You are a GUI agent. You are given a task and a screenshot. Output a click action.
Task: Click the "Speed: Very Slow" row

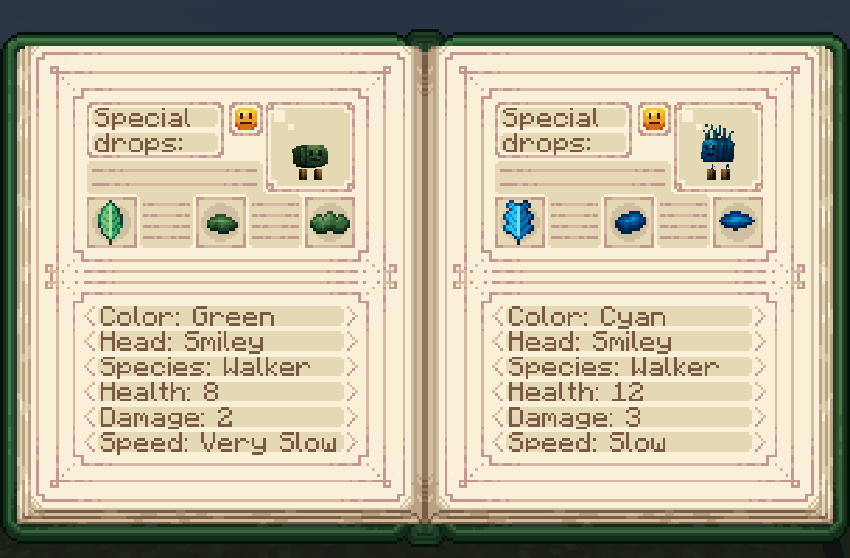pyautogui.click(x=220, y=443)
